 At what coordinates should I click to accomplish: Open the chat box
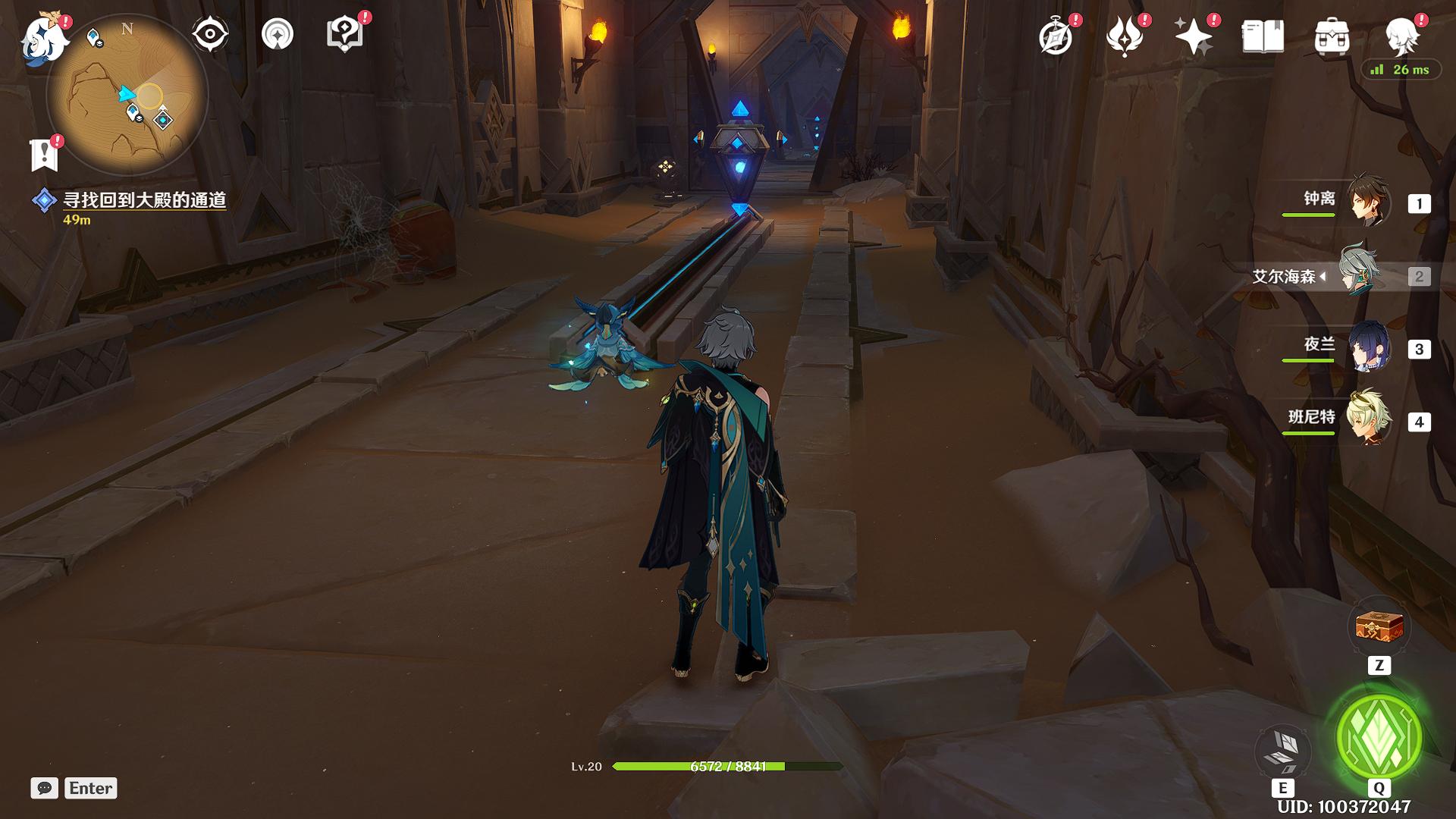(x=45, y=788)
